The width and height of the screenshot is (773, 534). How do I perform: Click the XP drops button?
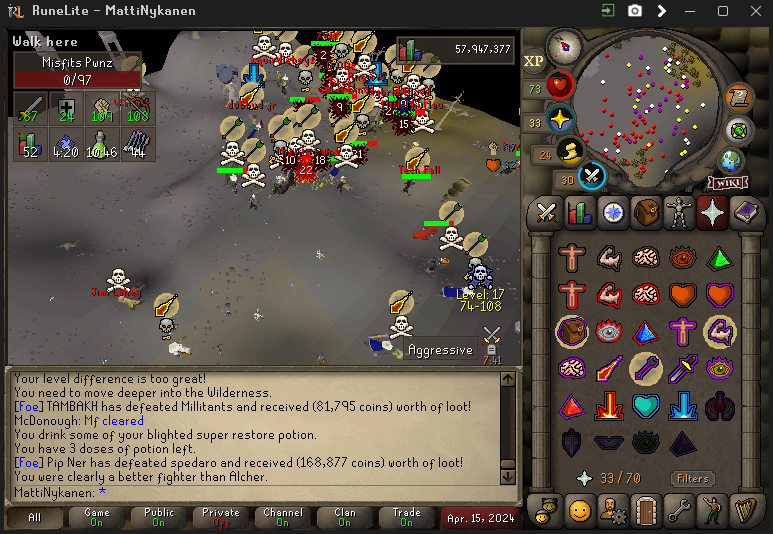click(533, 61)
